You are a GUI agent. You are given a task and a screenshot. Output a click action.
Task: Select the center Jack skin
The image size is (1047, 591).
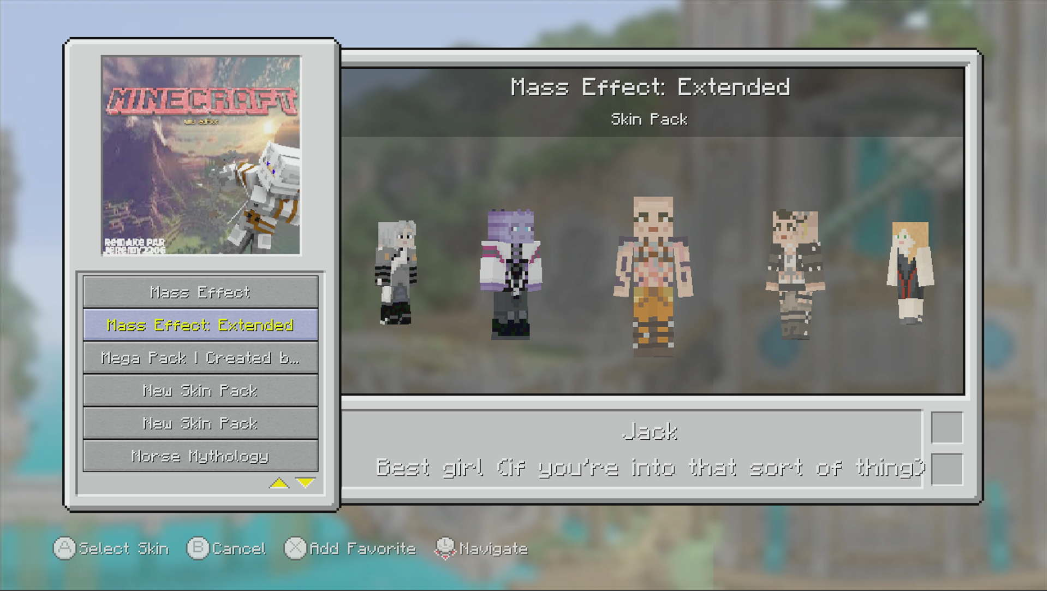[653, 275]
